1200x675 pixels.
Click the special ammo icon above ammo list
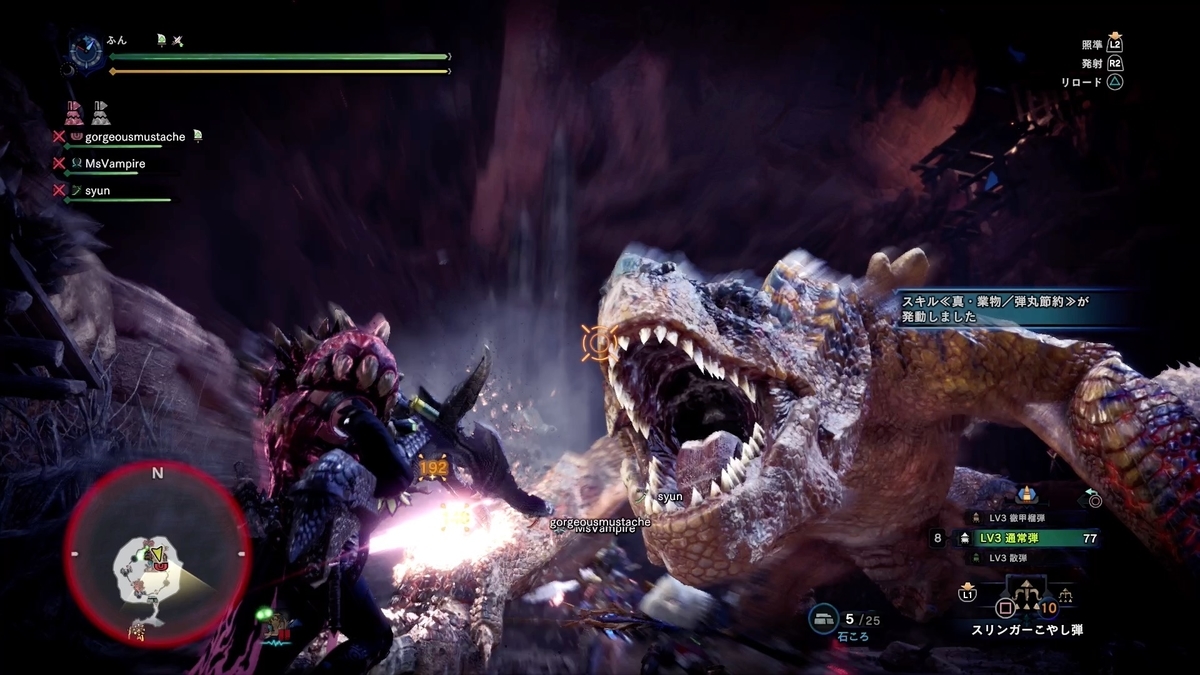click(1025, 494)
